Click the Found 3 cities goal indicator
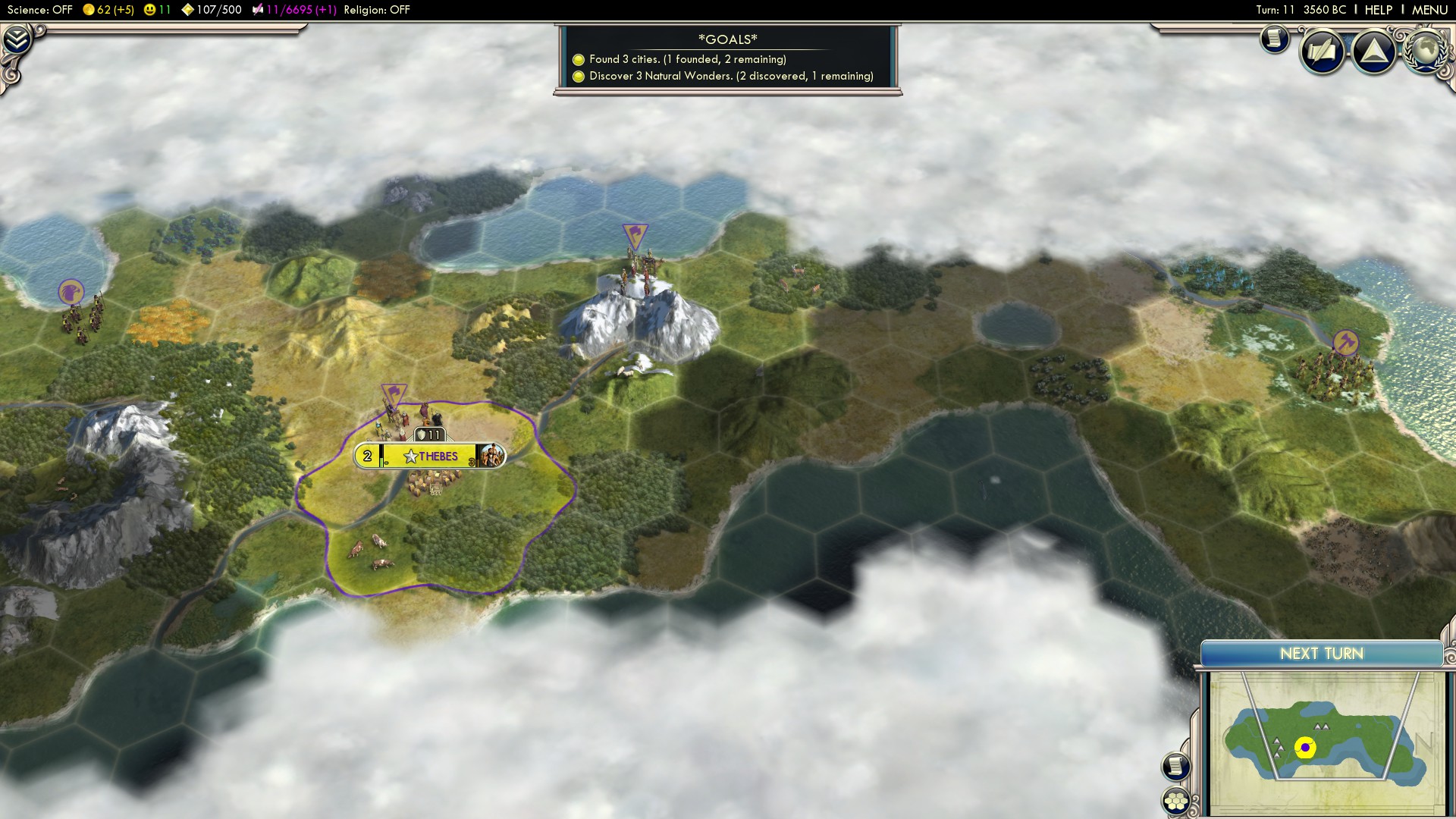 coord(580,59)
